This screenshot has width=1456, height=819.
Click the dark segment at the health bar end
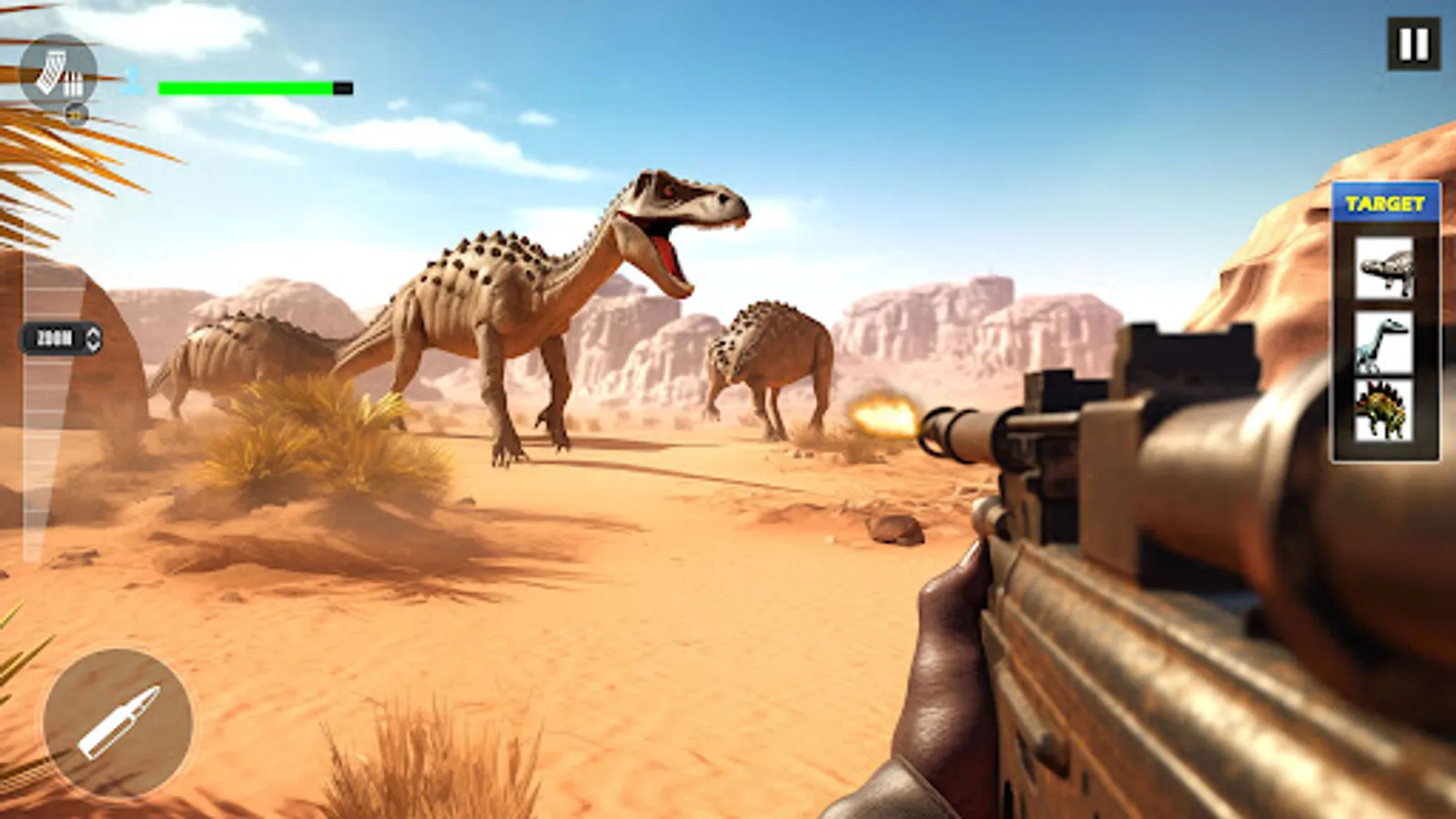(341, 89)
